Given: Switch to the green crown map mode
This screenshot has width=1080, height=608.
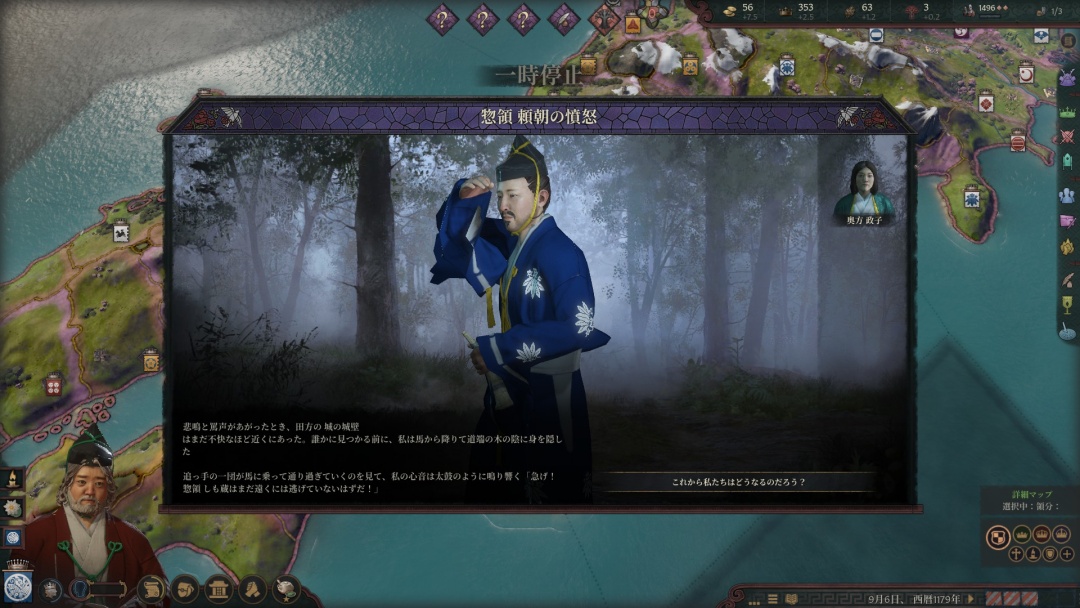Looking at the screenshot, I should click(1022, 534).
